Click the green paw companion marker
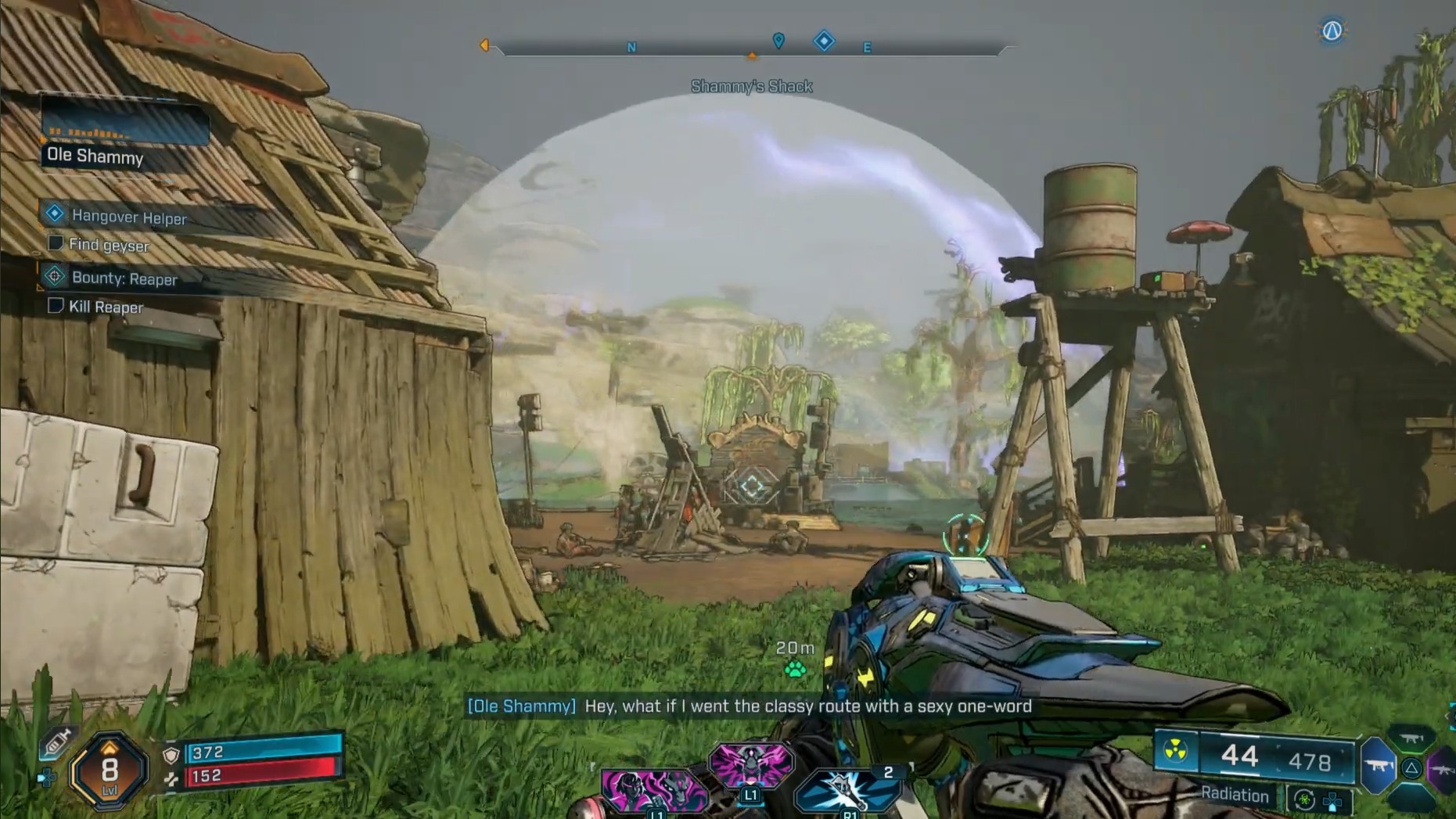 (x=795, y=669)
